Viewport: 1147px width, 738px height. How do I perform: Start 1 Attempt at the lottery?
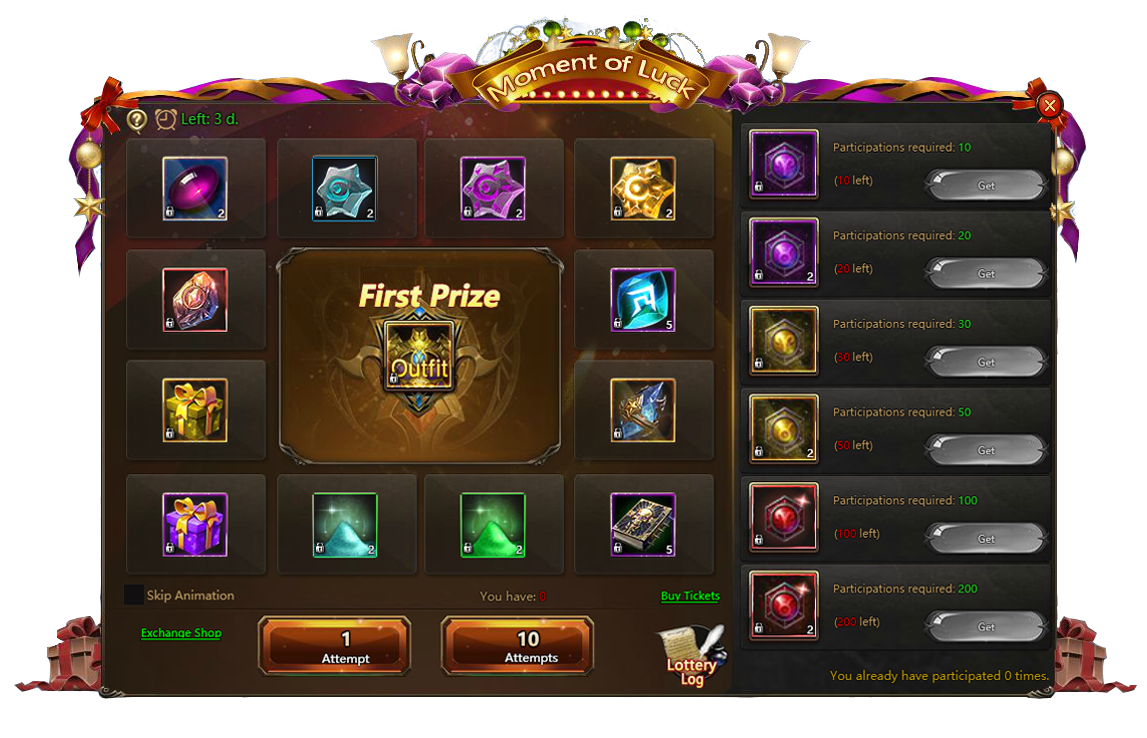pyautogui.click(x=334, y=646)
